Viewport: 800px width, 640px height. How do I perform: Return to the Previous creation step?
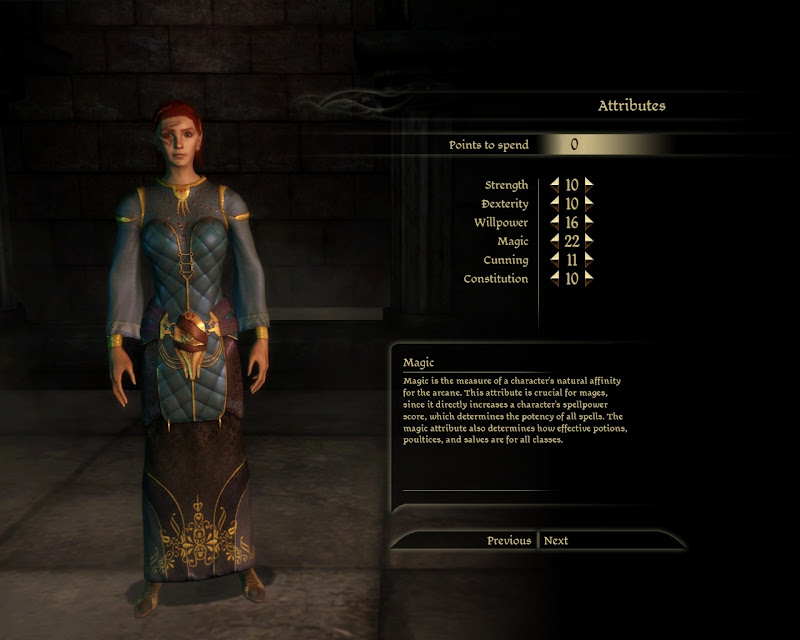click(509, 541)
